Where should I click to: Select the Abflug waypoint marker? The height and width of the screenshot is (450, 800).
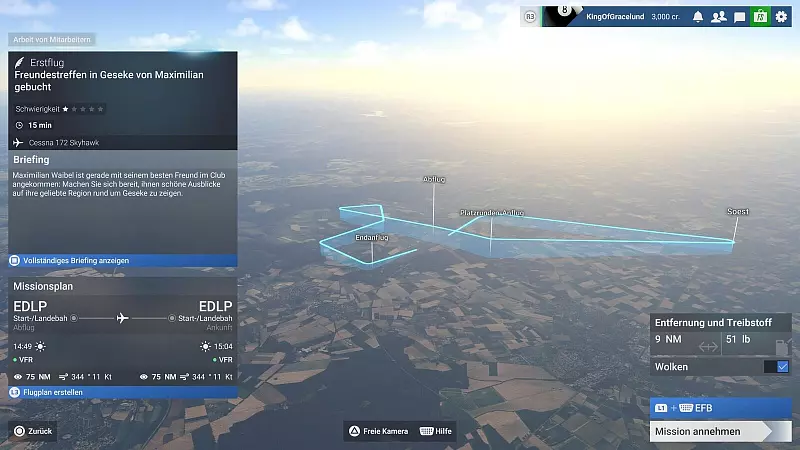pos(434,179)
